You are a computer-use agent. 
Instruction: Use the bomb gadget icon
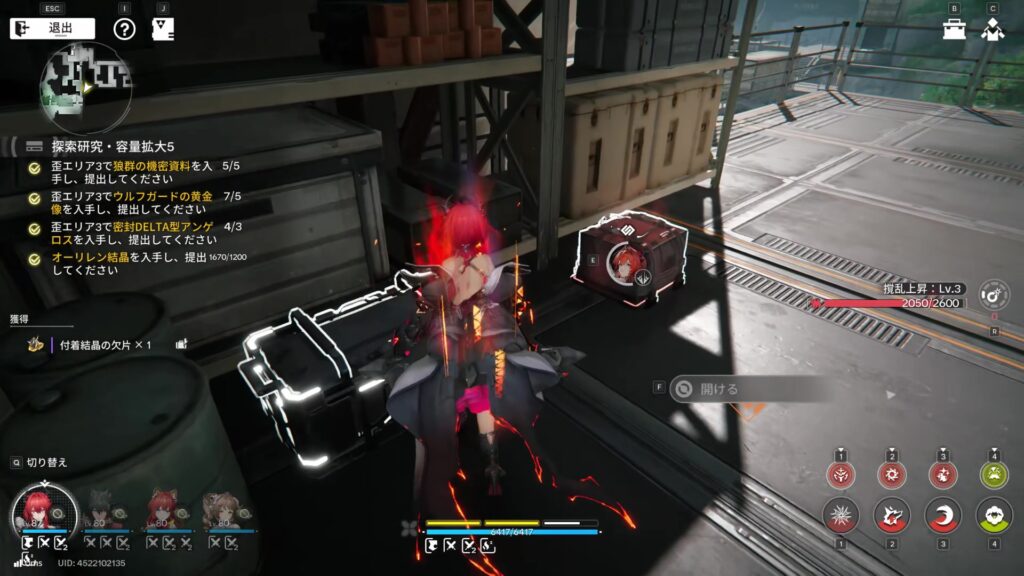(x=994, y=296)
